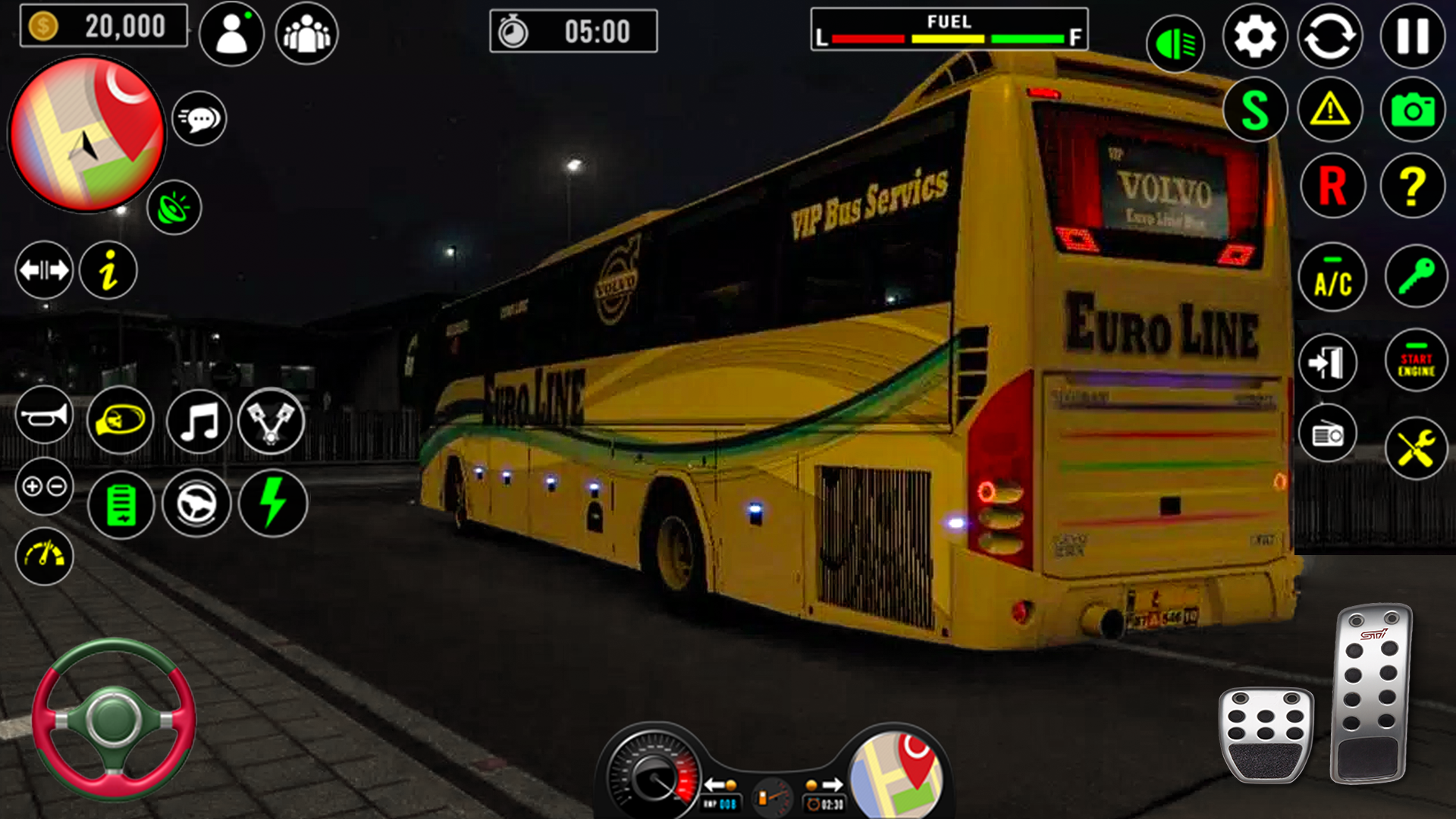Shift into S gear

[1255, 108]
